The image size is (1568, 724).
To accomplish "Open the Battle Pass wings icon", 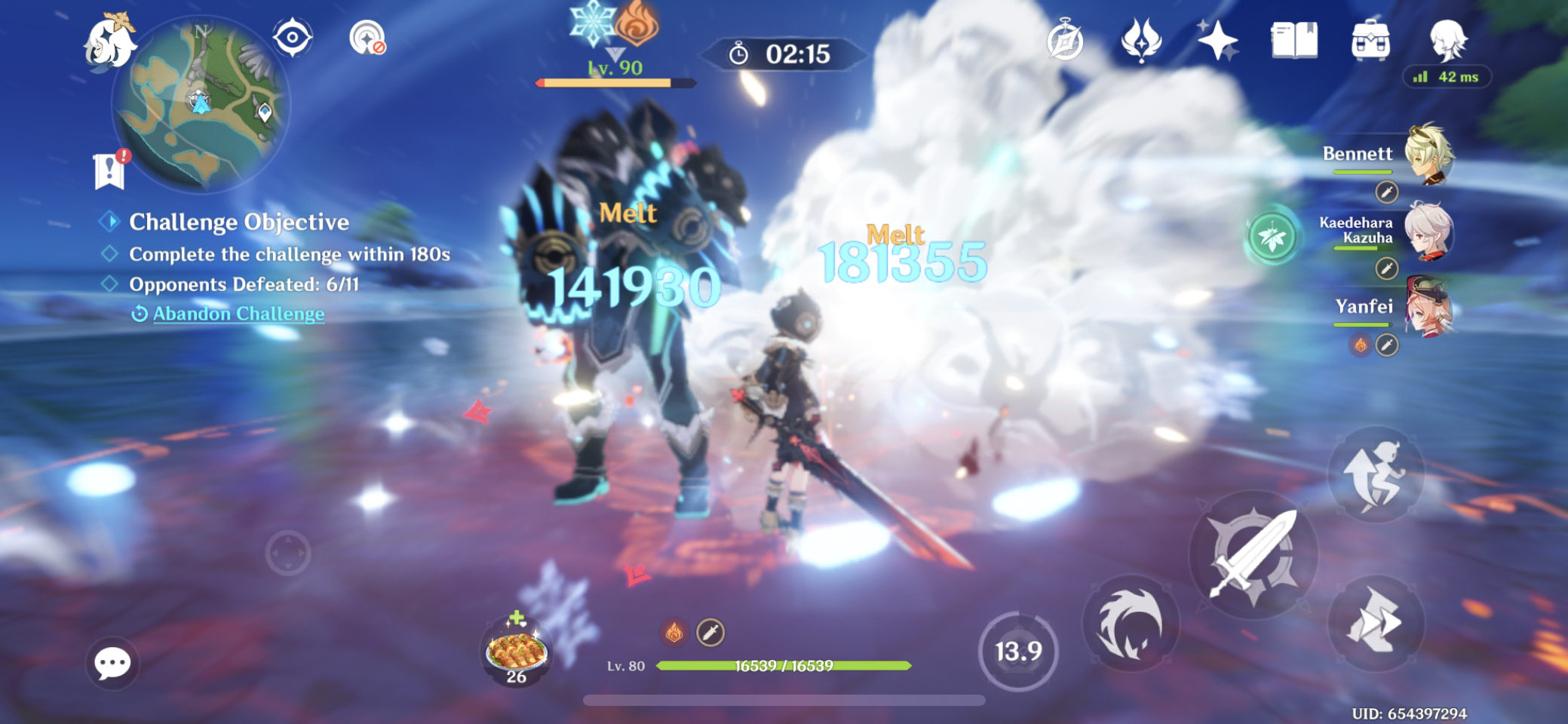I will pyautogui.click(x=1143, y=38).
